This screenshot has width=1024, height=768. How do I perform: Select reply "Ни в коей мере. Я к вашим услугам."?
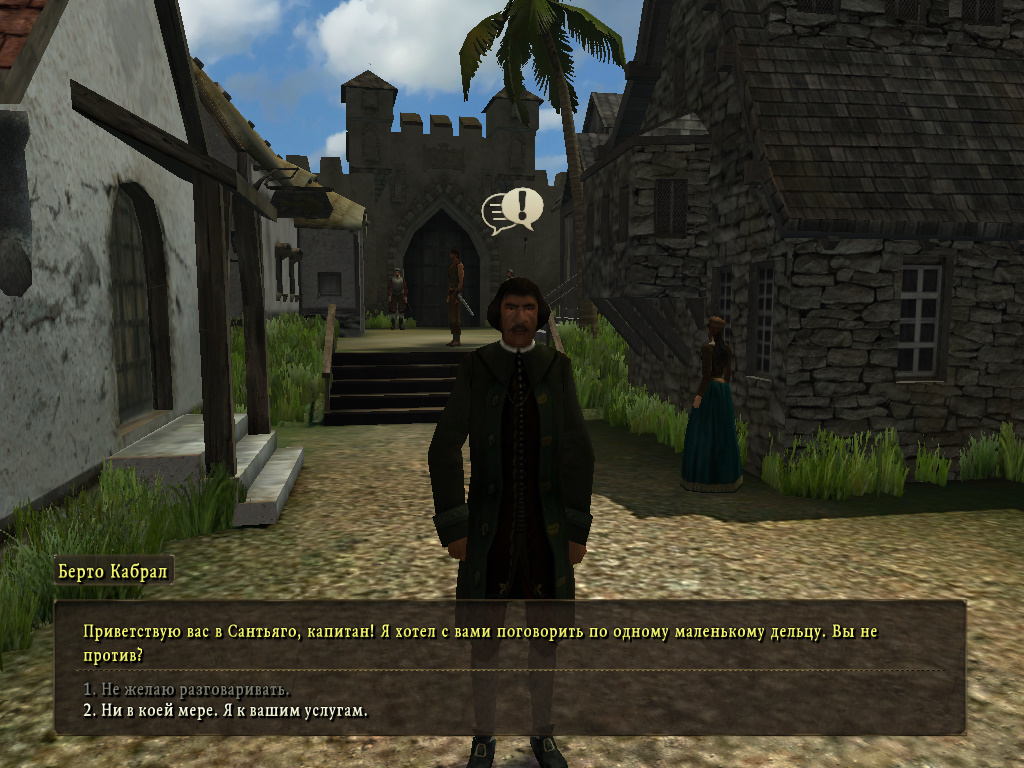(226, 711)
